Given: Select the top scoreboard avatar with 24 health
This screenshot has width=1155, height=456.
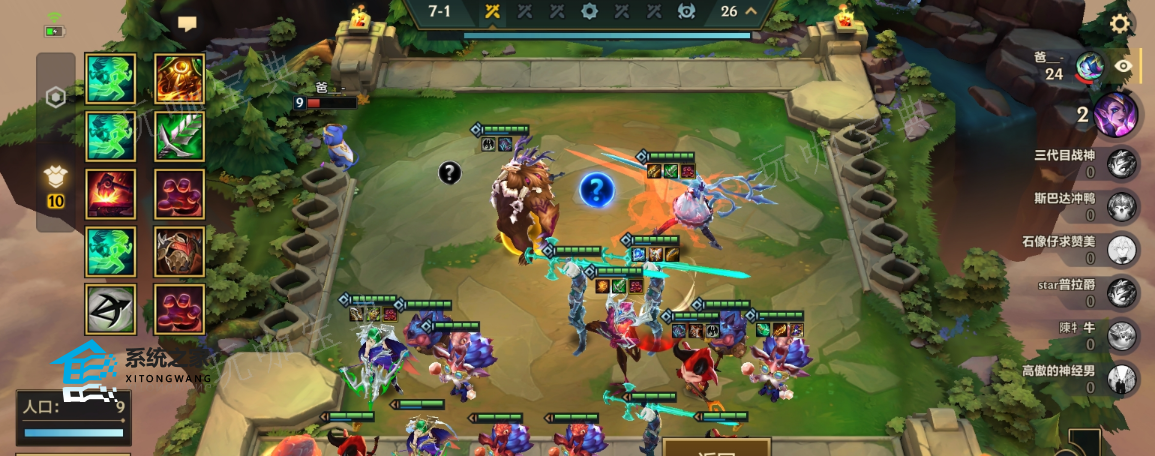Looking at the screenshot, I should click(1090, 67).
